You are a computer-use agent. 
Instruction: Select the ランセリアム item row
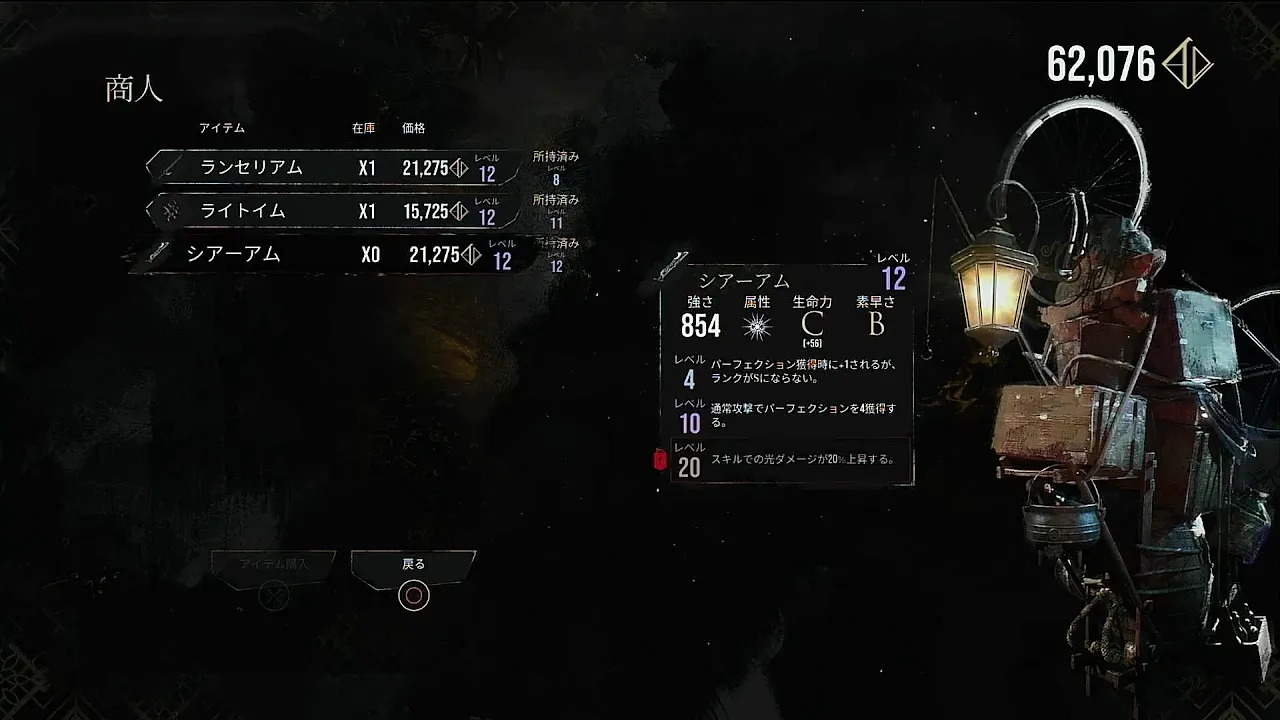[x=335, y=168]
